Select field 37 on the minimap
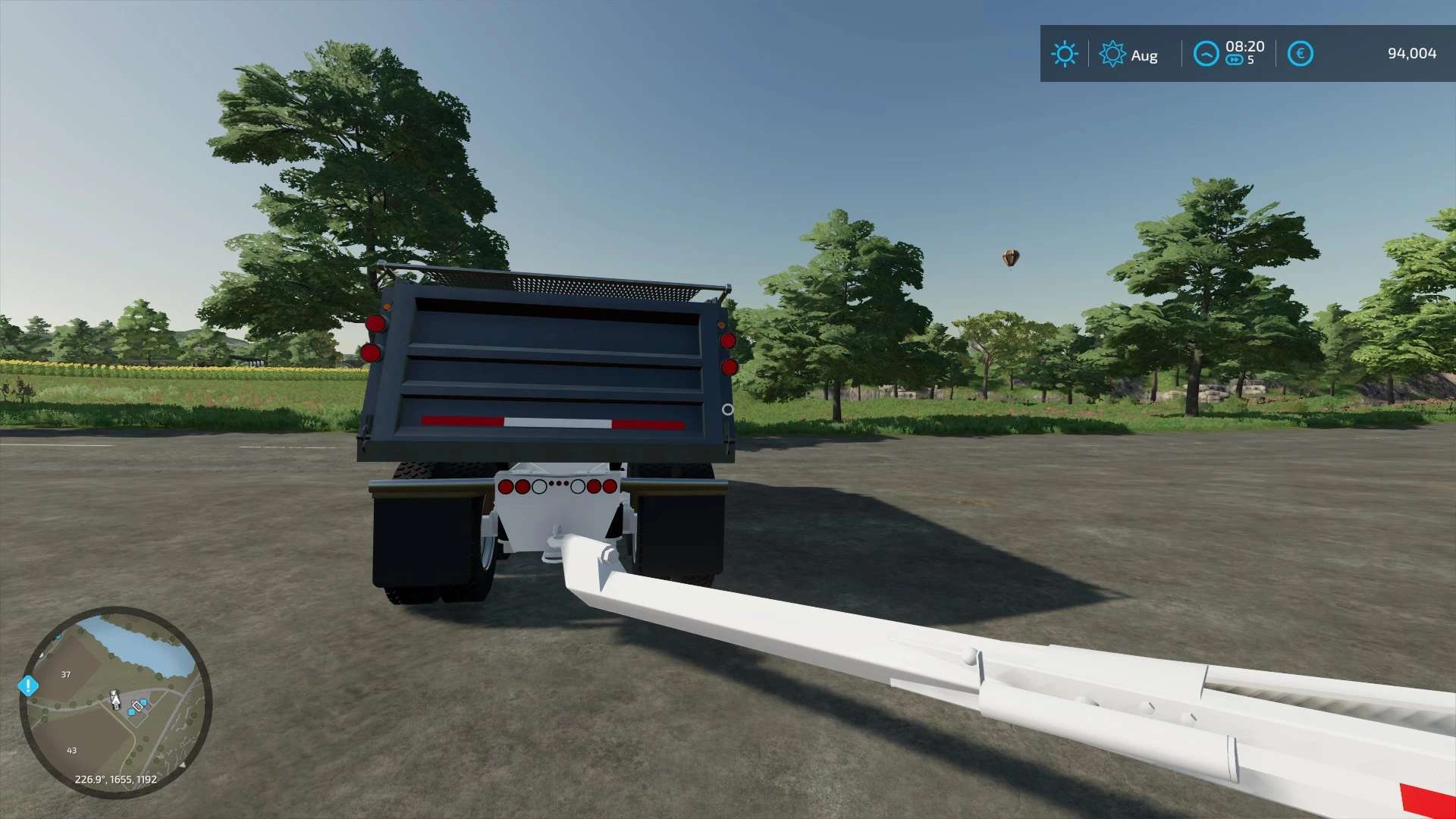The image size is (1456, 819). 66,674
